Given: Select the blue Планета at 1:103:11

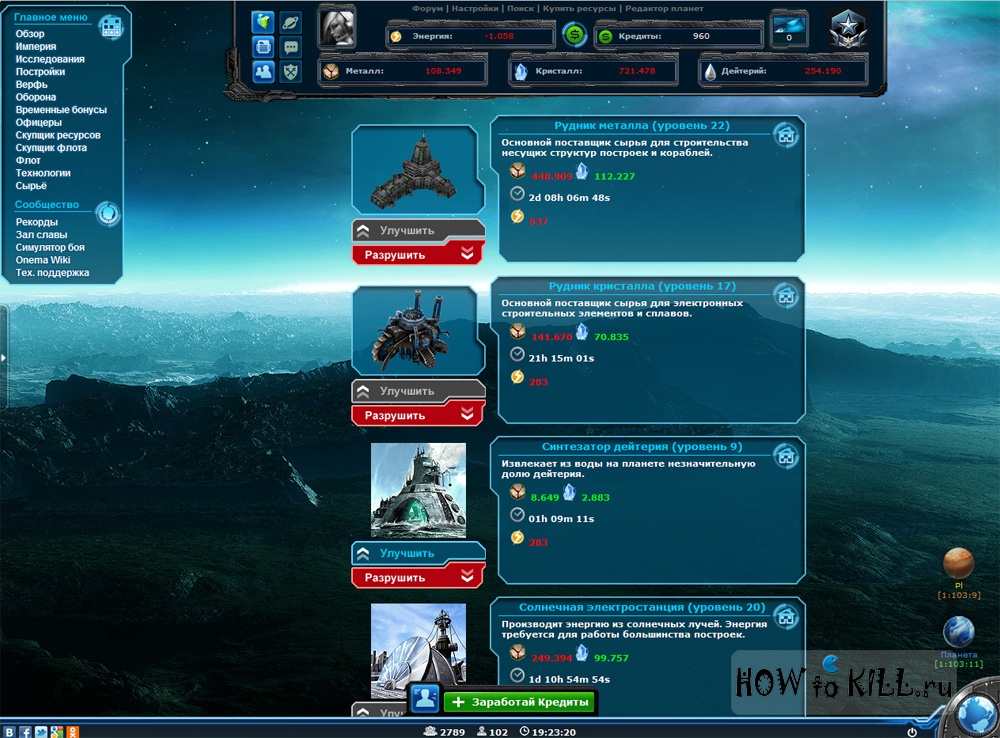Looking at the screenshot, I should (x=958, y=632).
